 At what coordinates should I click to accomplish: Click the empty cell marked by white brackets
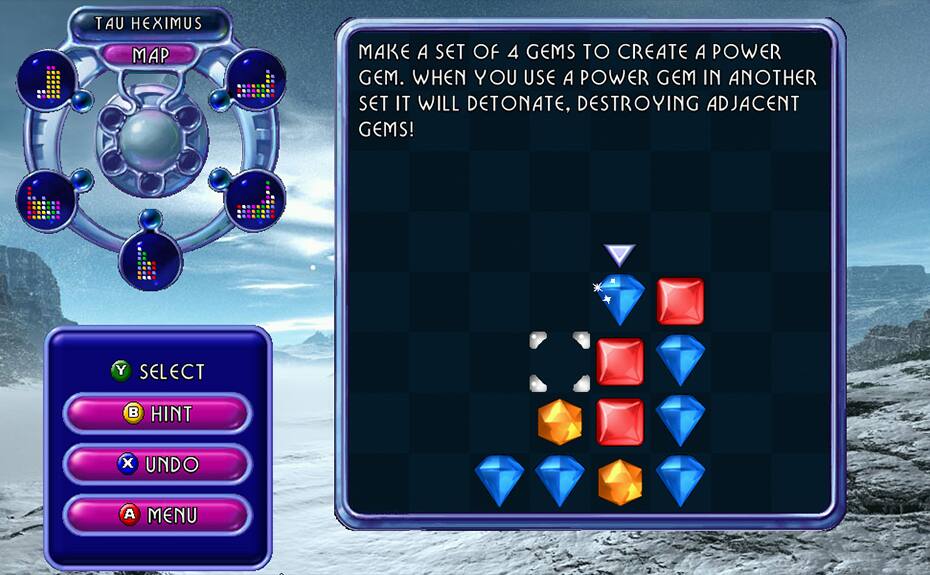560,362
